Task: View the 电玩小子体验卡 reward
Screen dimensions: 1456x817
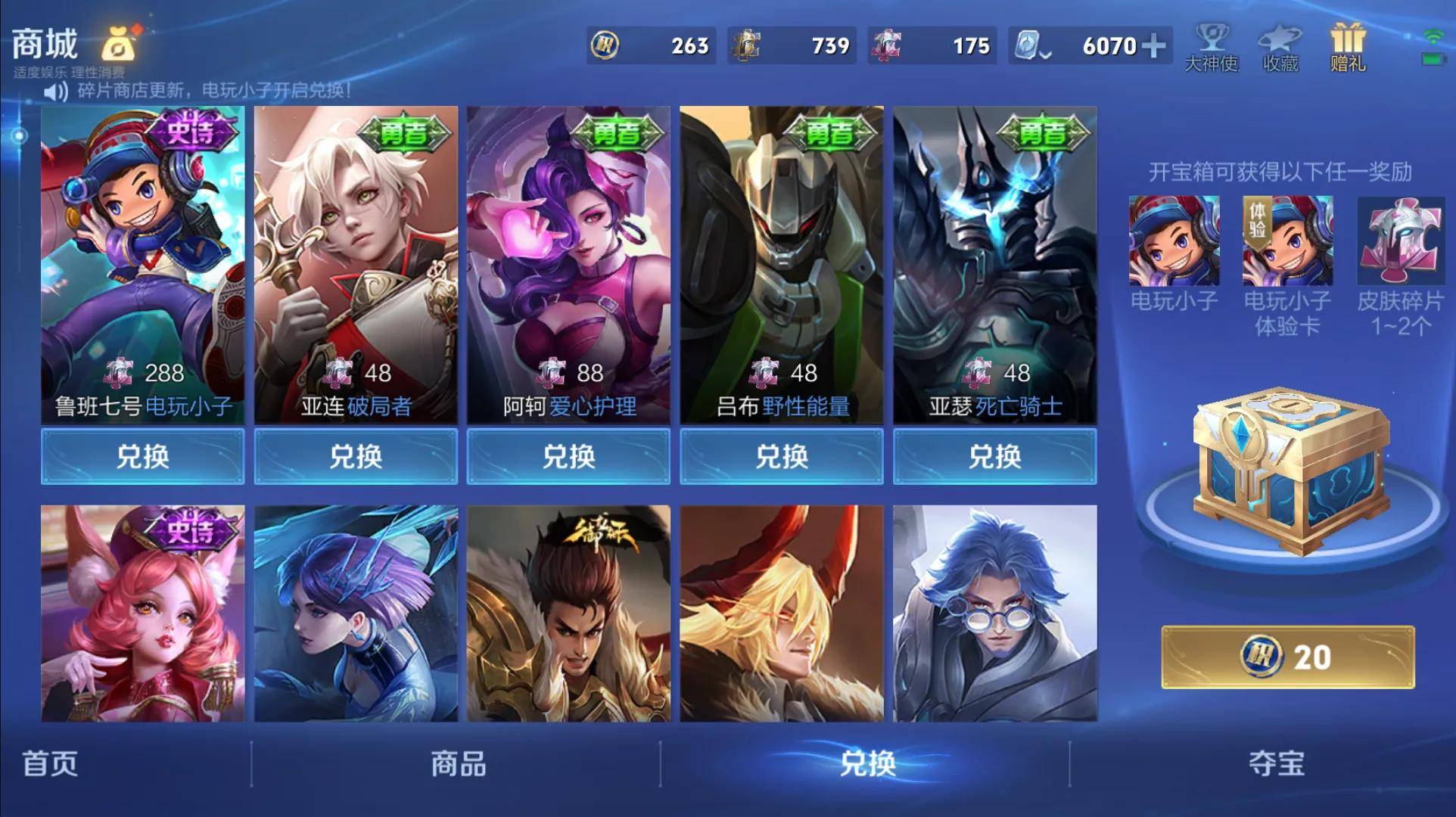Action: (x=1287, y=241)
